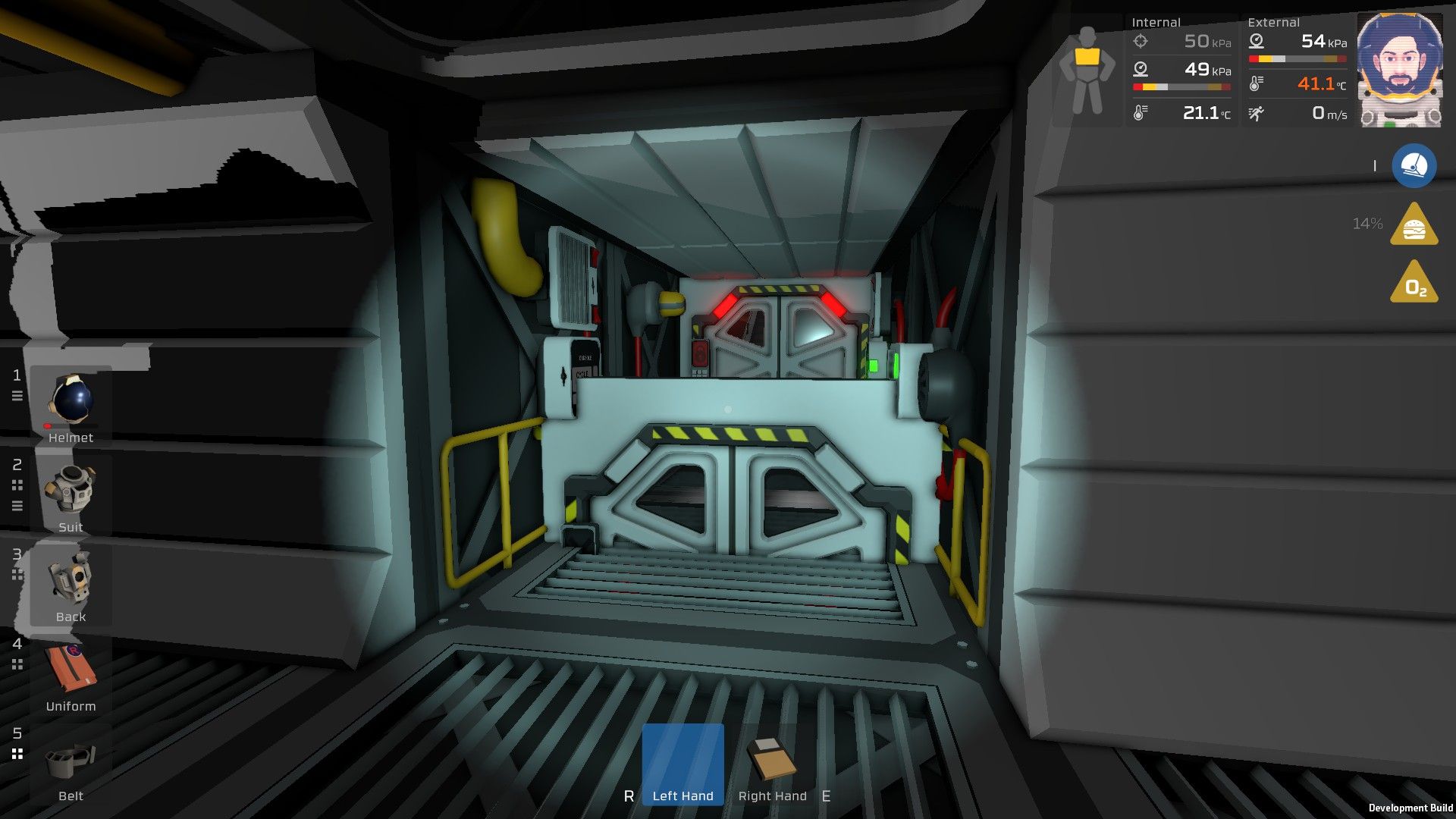Screen dimensions: 1456x819
Task: Click the Back backpack slot icon
Action: (72, 579)
